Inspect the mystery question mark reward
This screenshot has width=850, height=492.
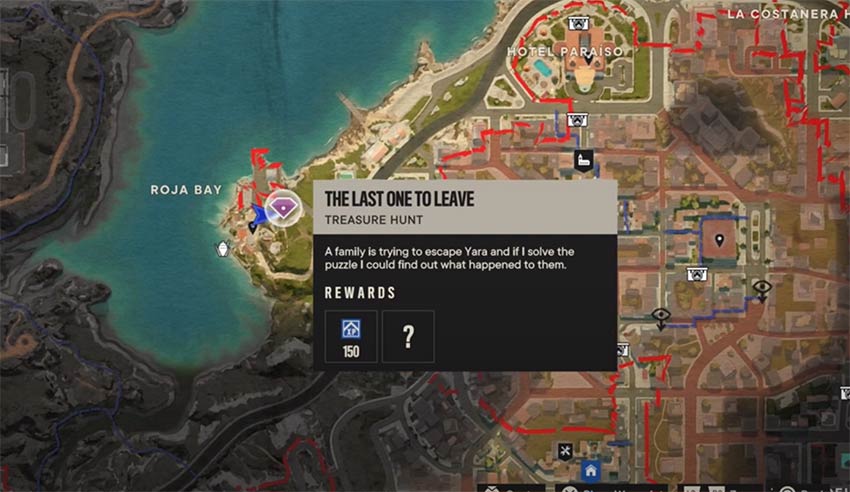408,335
